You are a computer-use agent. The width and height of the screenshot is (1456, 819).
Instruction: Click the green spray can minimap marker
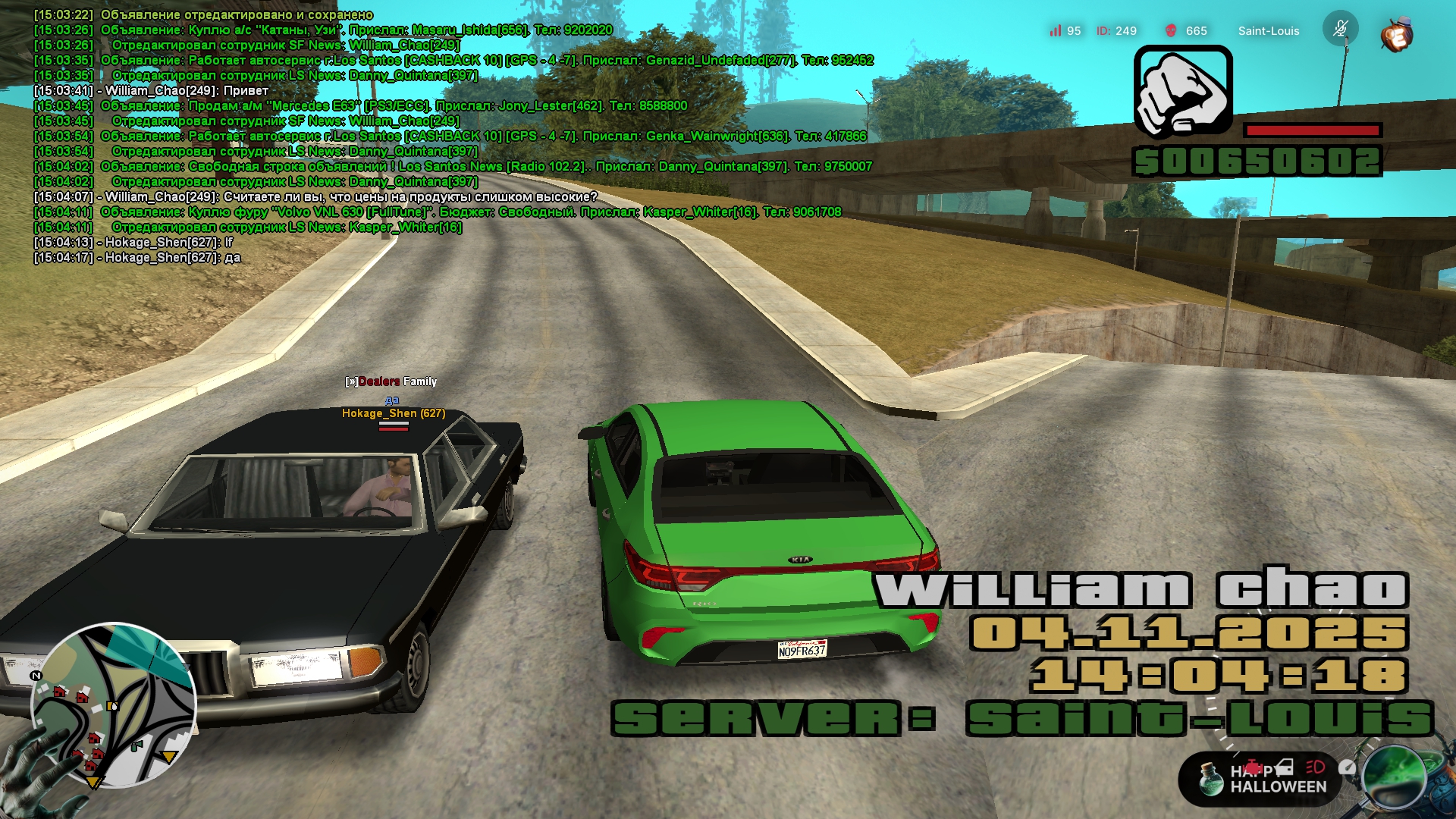pos(136,746)
